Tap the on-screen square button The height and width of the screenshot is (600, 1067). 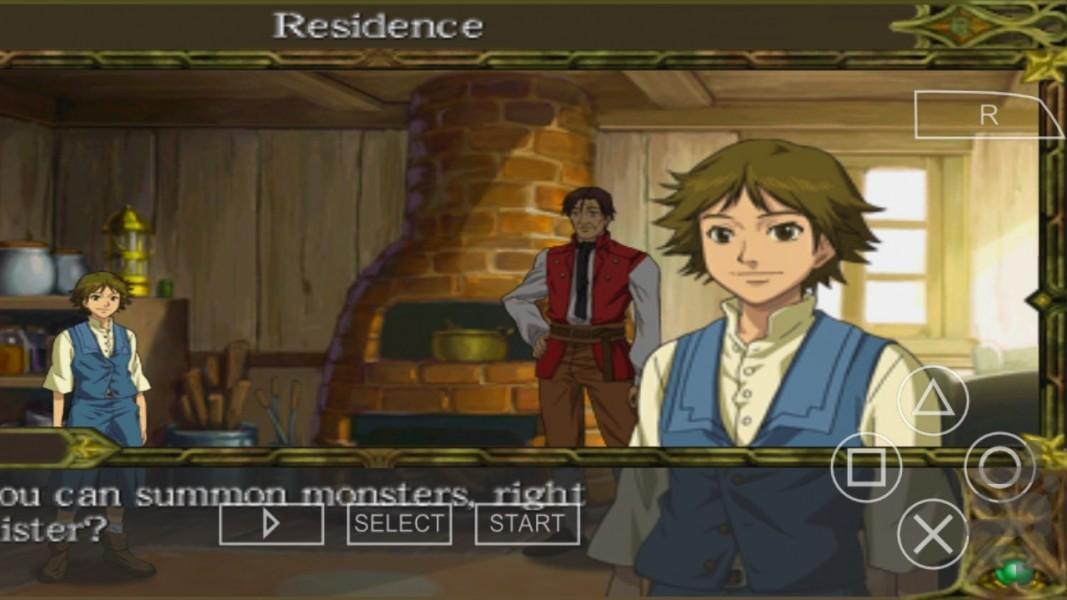[866, 467]
